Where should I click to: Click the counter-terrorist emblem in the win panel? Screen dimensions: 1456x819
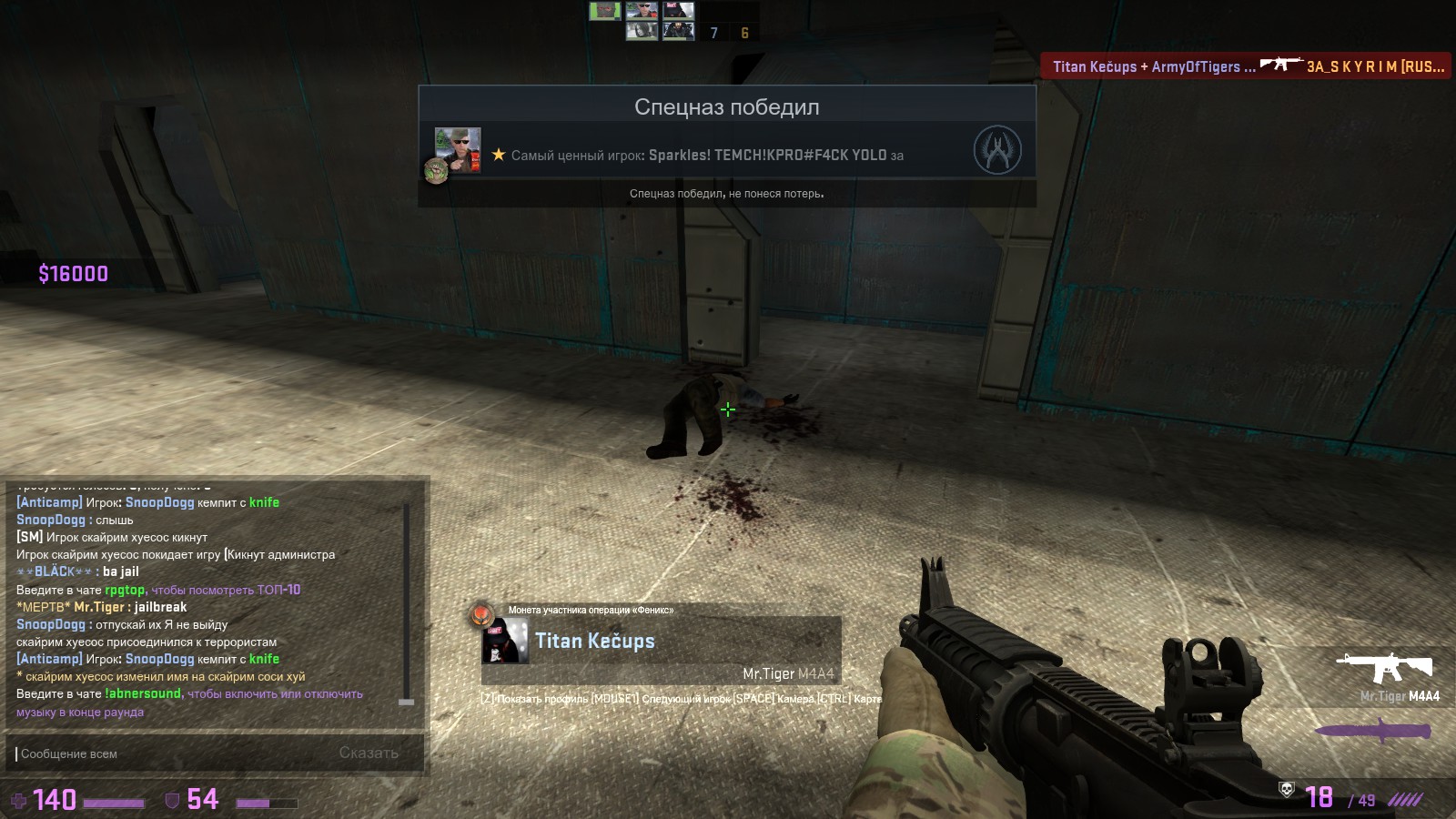pyautogui.click(x=997, y=150)
